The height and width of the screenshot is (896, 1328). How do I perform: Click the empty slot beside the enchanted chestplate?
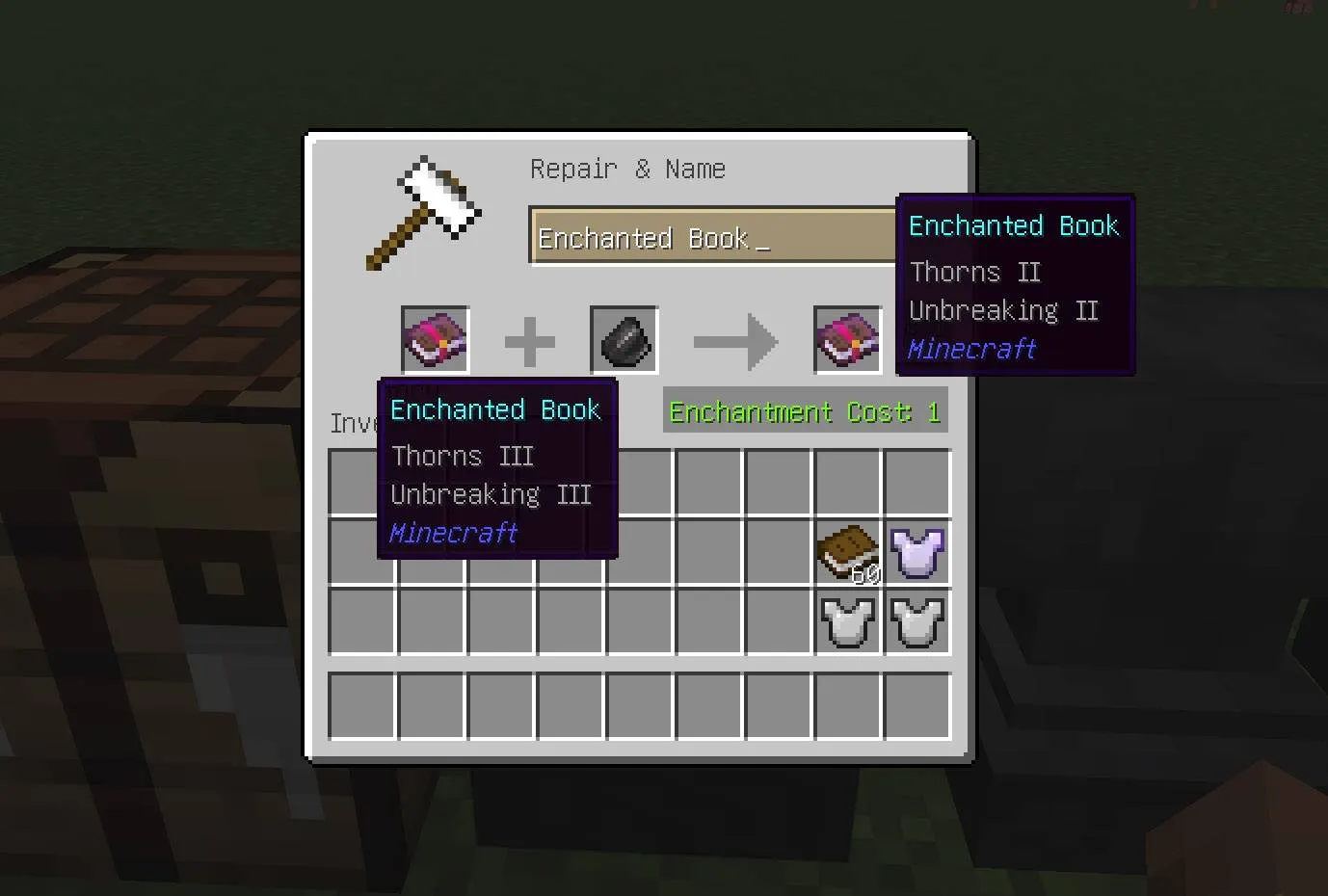(x=778, y=552)
